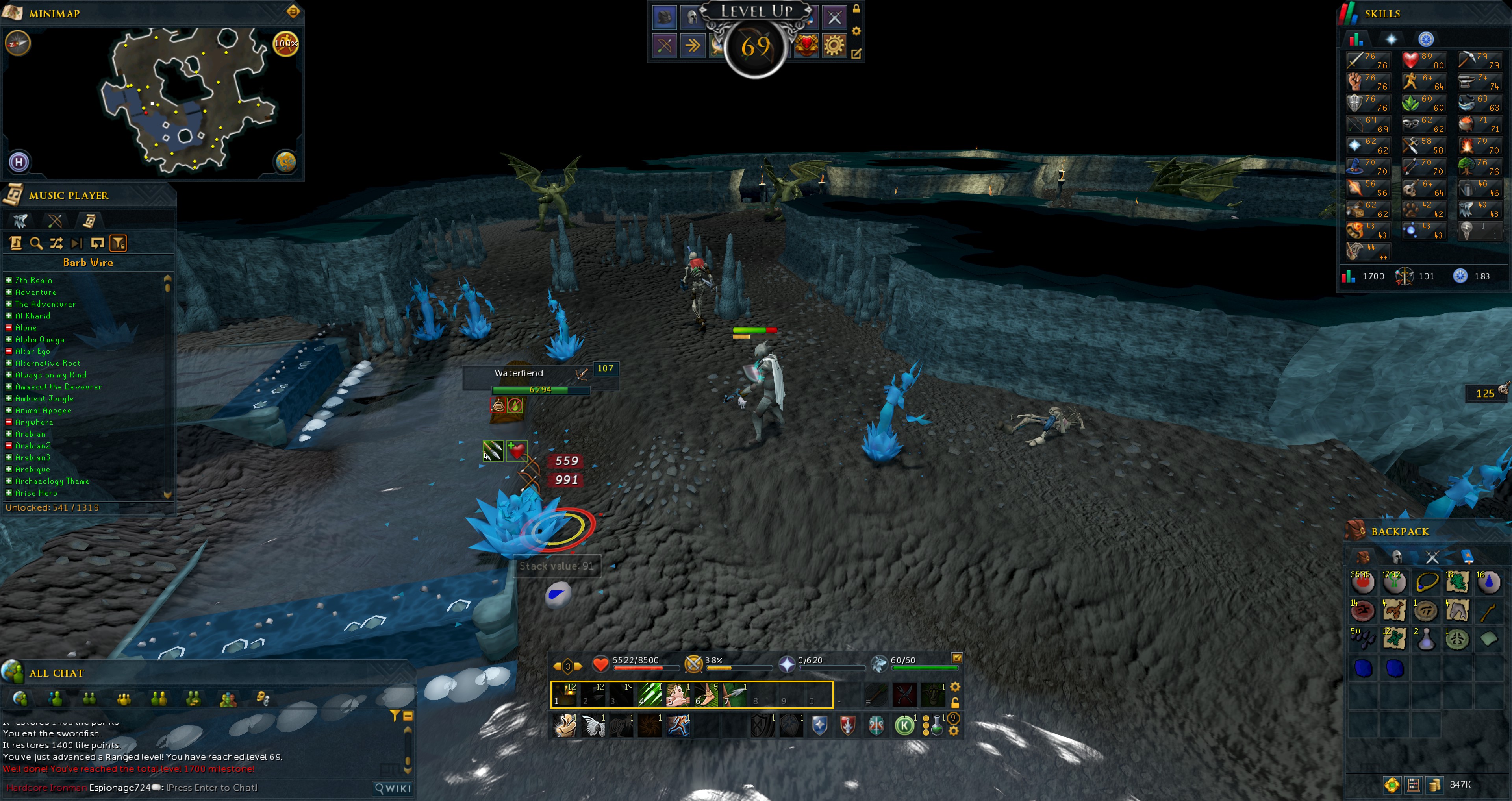This screenshot has height=801, width=1512.
Task: Click the minimap compass
Action: tap(18, 43)
